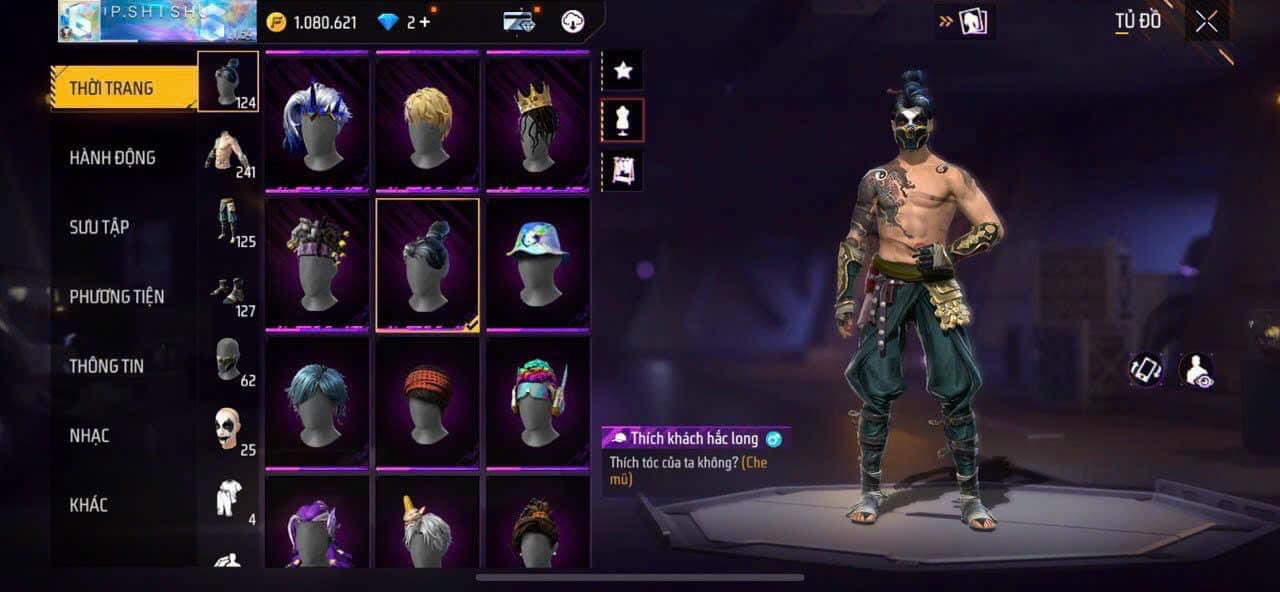The width and height of the screenshot is (1280, 592).
Task: Close the wardrobe with the X button
Action: tap(1206, 22)
